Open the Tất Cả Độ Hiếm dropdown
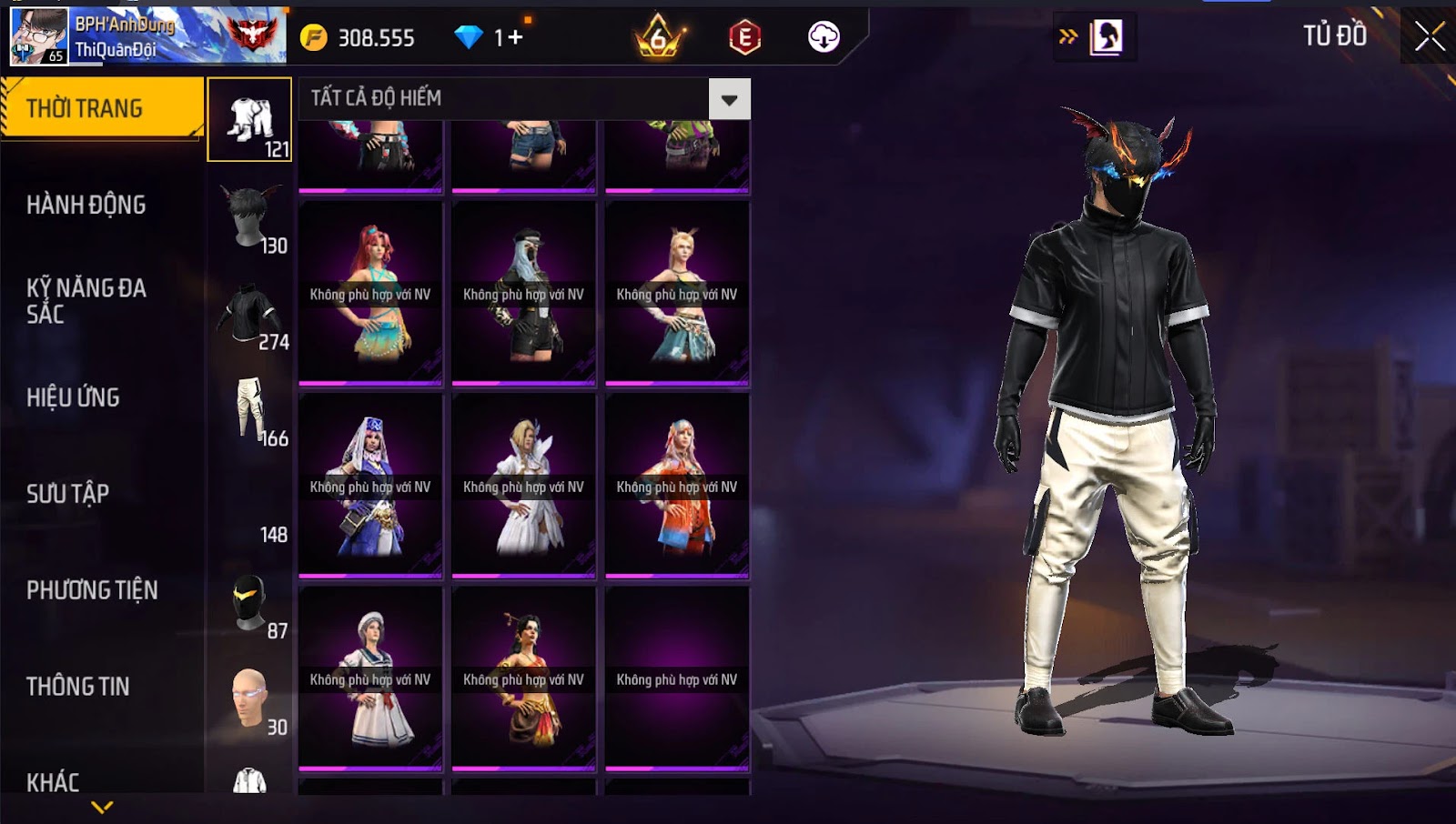Screen dimensions: 1456x824 point(729,99)
